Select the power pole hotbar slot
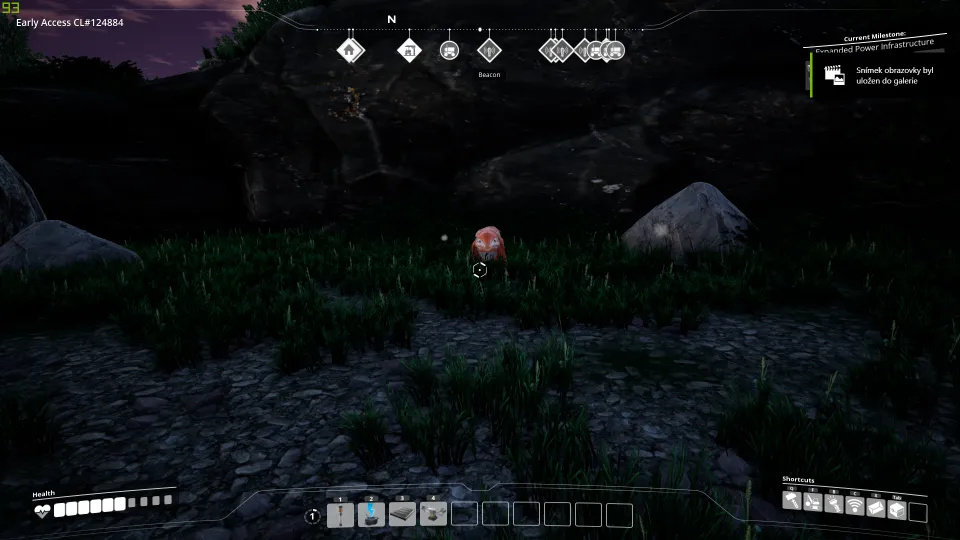The image size is (960, 540). (x=340, y=515)
